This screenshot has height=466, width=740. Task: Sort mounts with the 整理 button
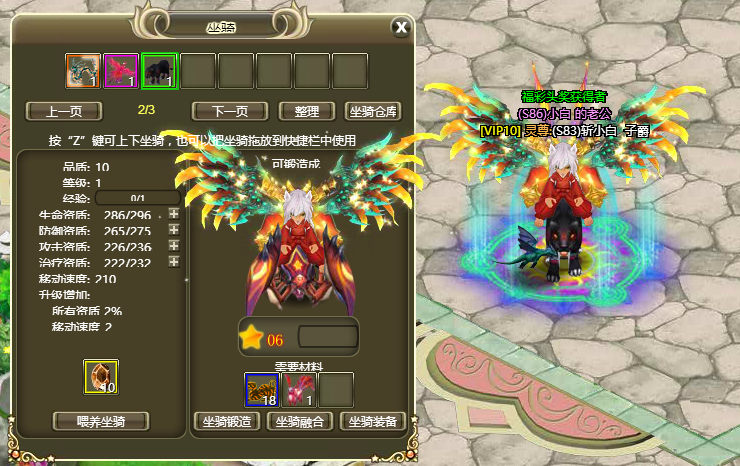306,111
